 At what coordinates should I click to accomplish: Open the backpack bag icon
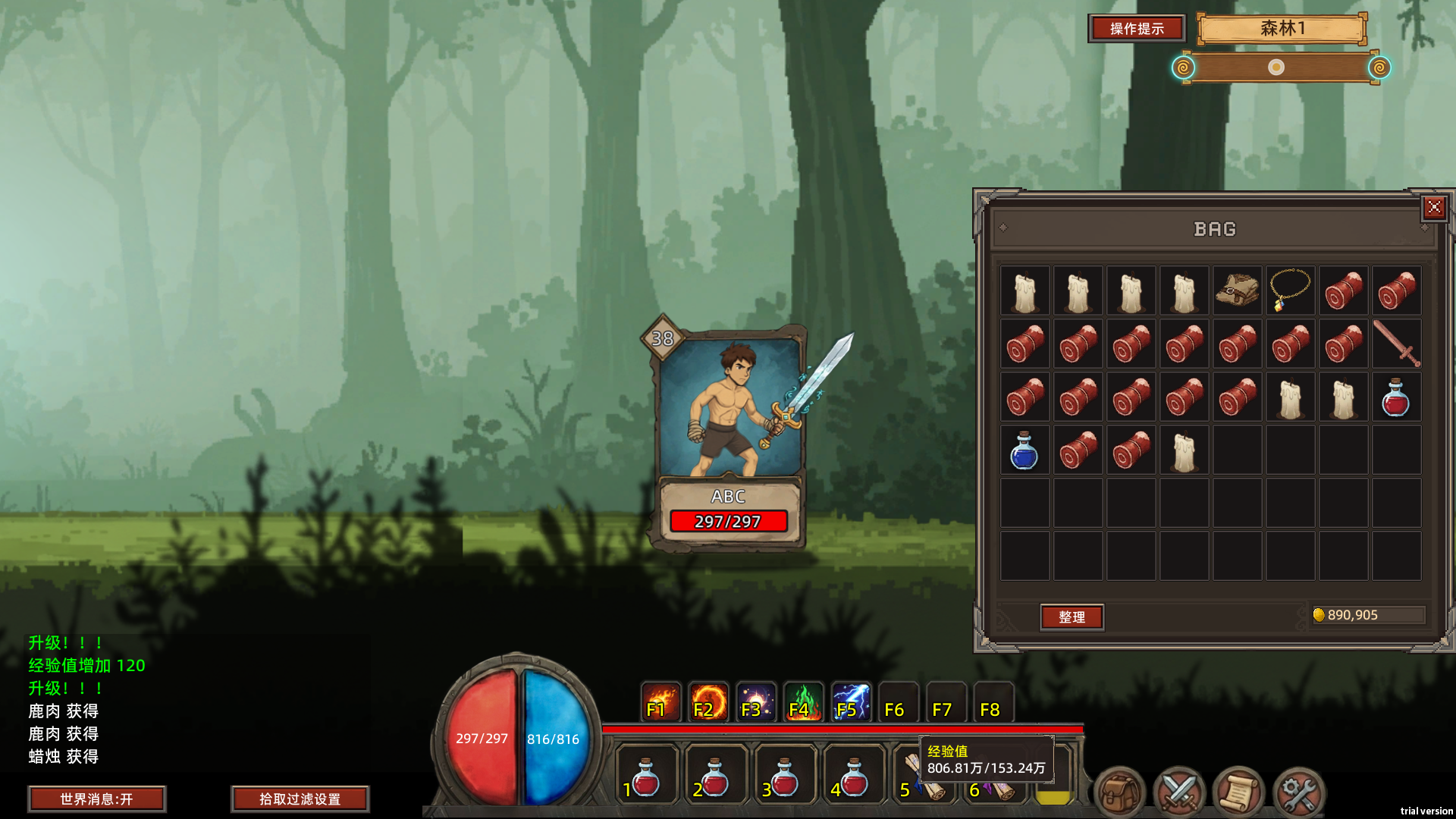click(x=1119, y=792)
